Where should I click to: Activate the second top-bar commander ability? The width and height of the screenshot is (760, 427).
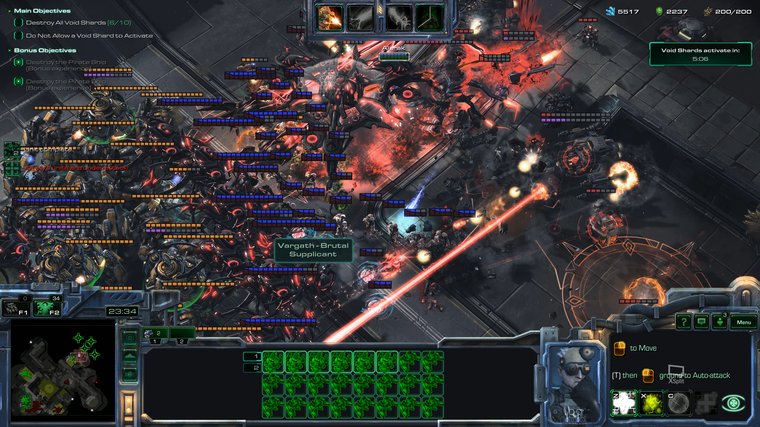click(361, 17)
